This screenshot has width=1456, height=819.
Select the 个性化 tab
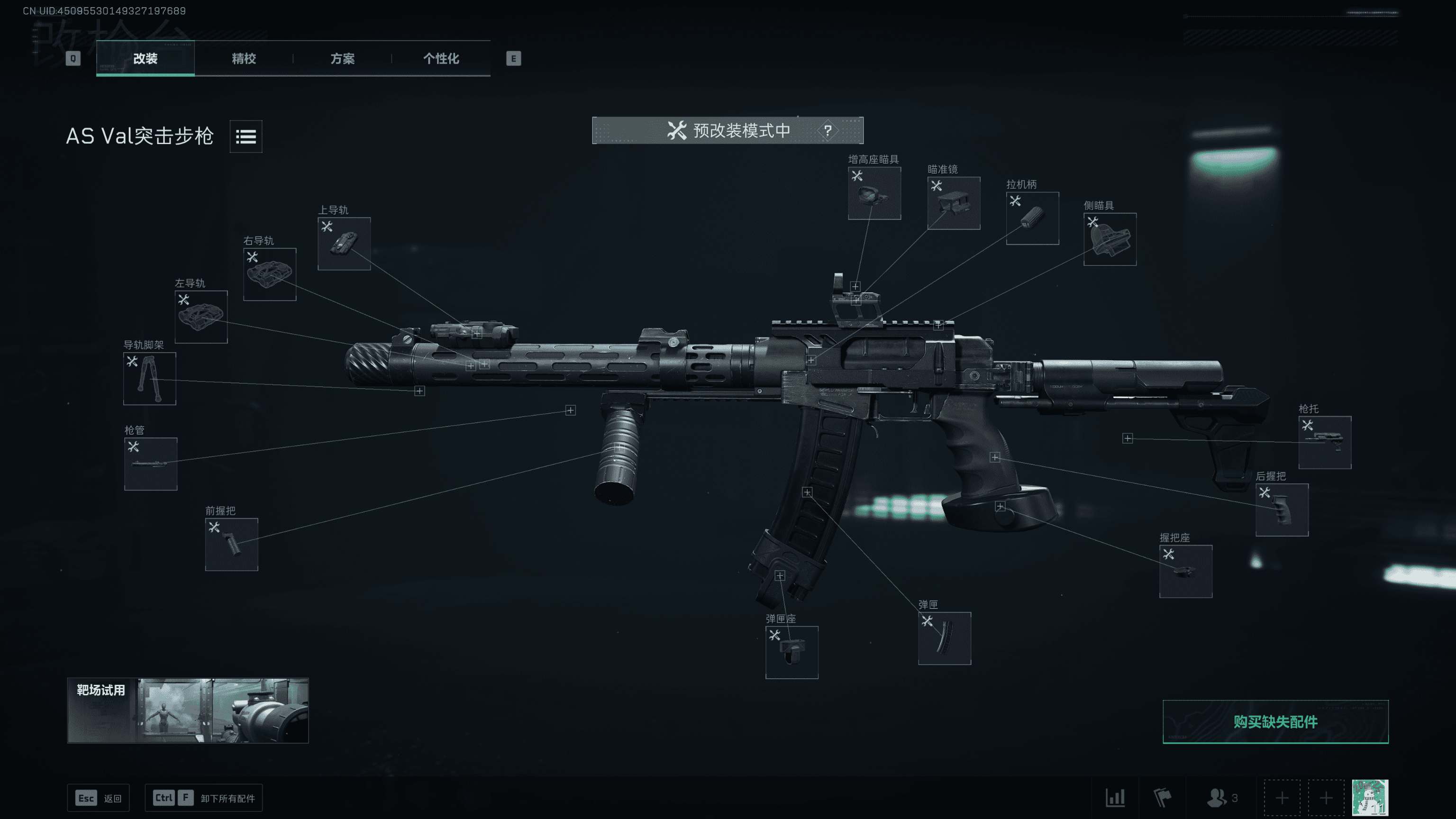(441, 58)
